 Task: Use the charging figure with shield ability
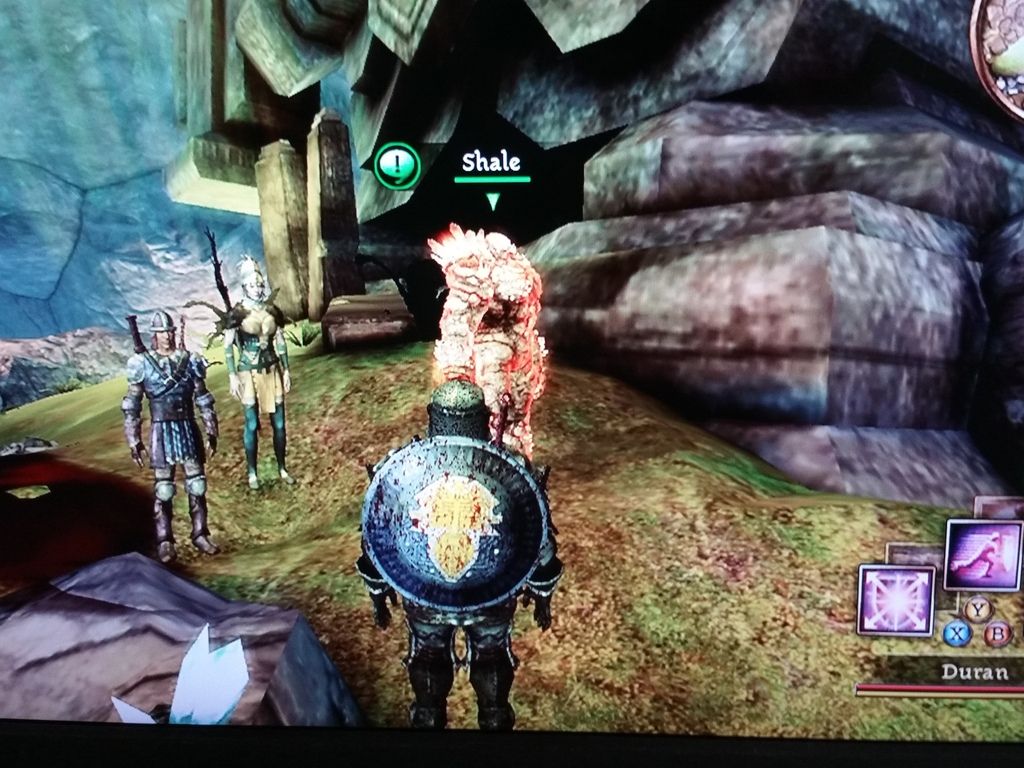coord(982,555)
